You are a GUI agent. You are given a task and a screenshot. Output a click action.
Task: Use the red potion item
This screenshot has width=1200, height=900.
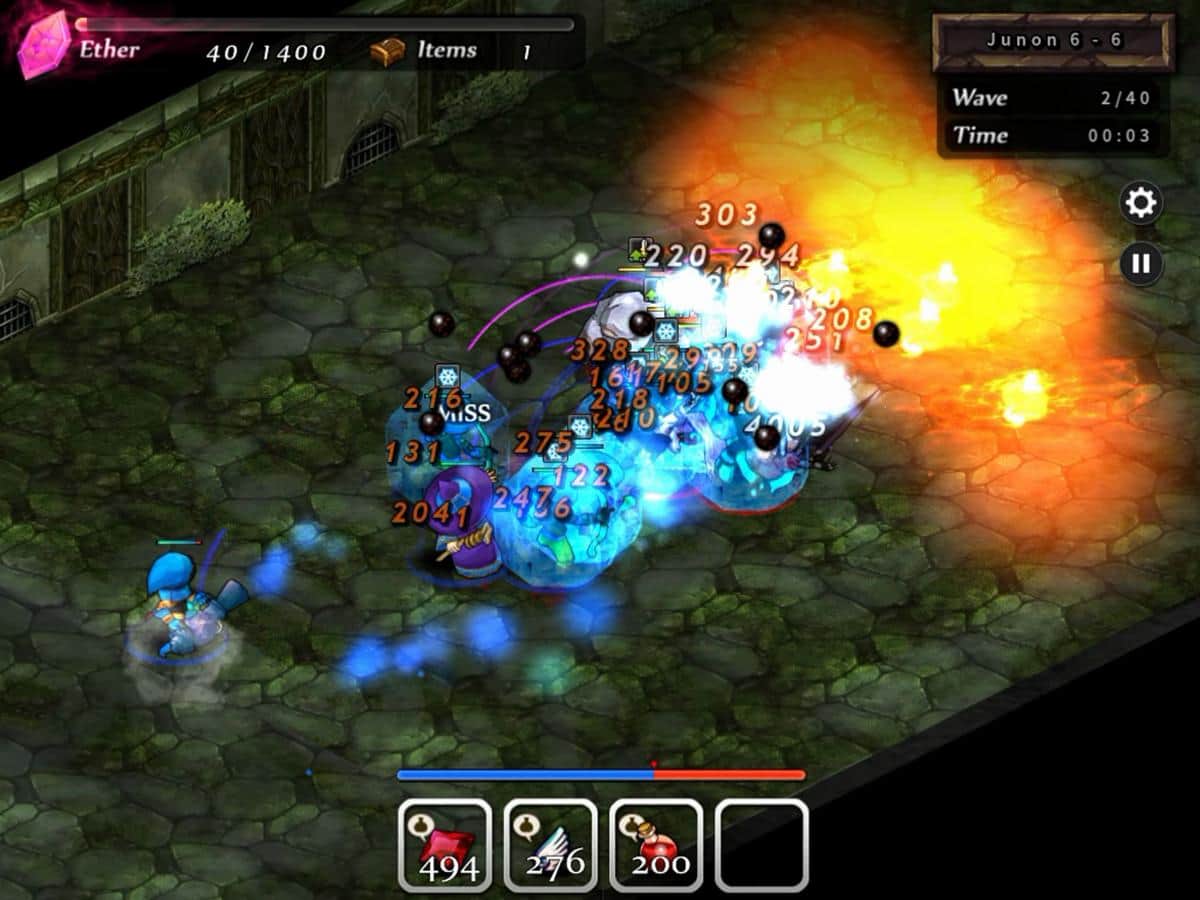tap(656, 845)
